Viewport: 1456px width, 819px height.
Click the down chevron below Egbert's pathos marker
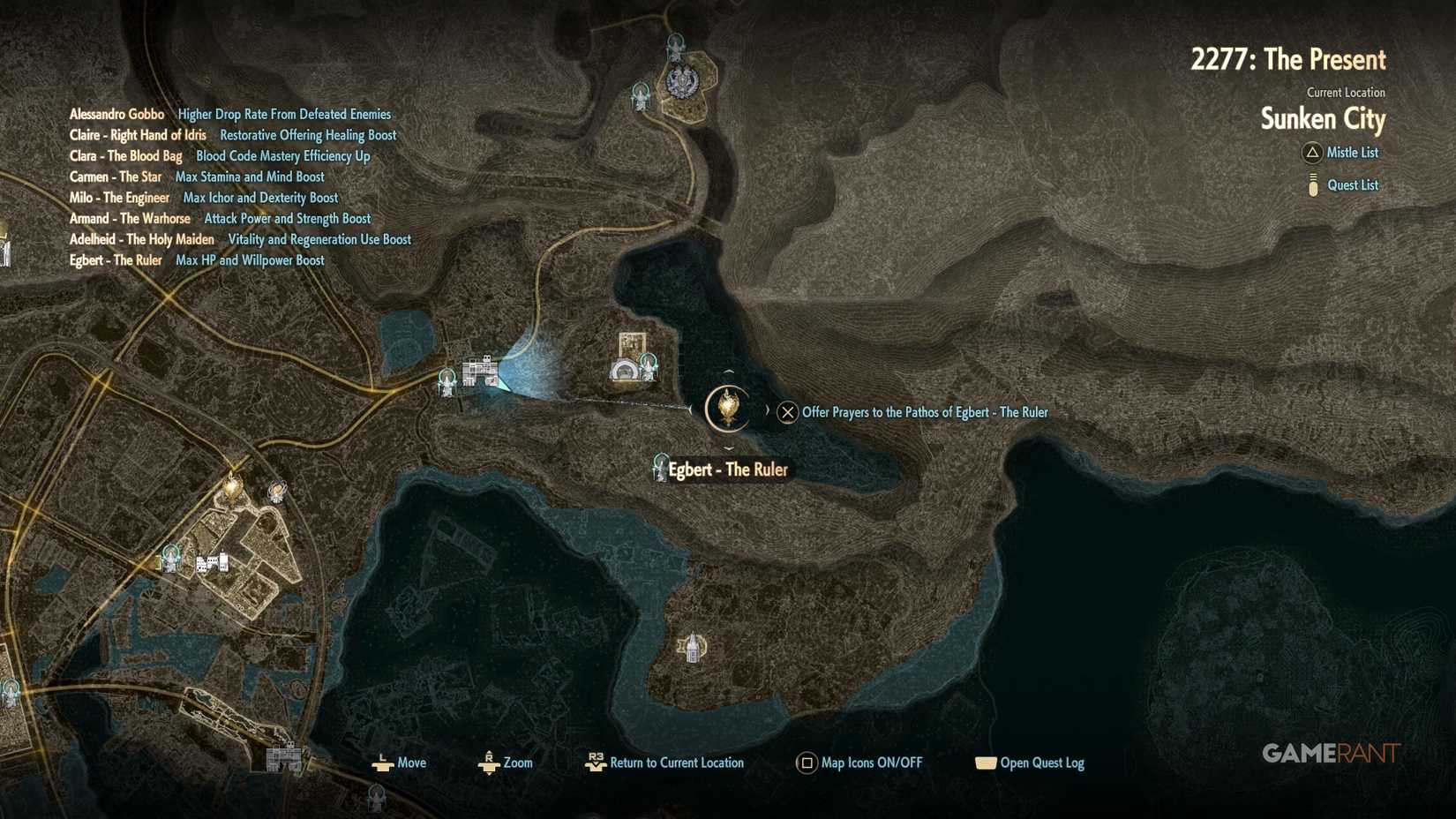click(728, 448)
